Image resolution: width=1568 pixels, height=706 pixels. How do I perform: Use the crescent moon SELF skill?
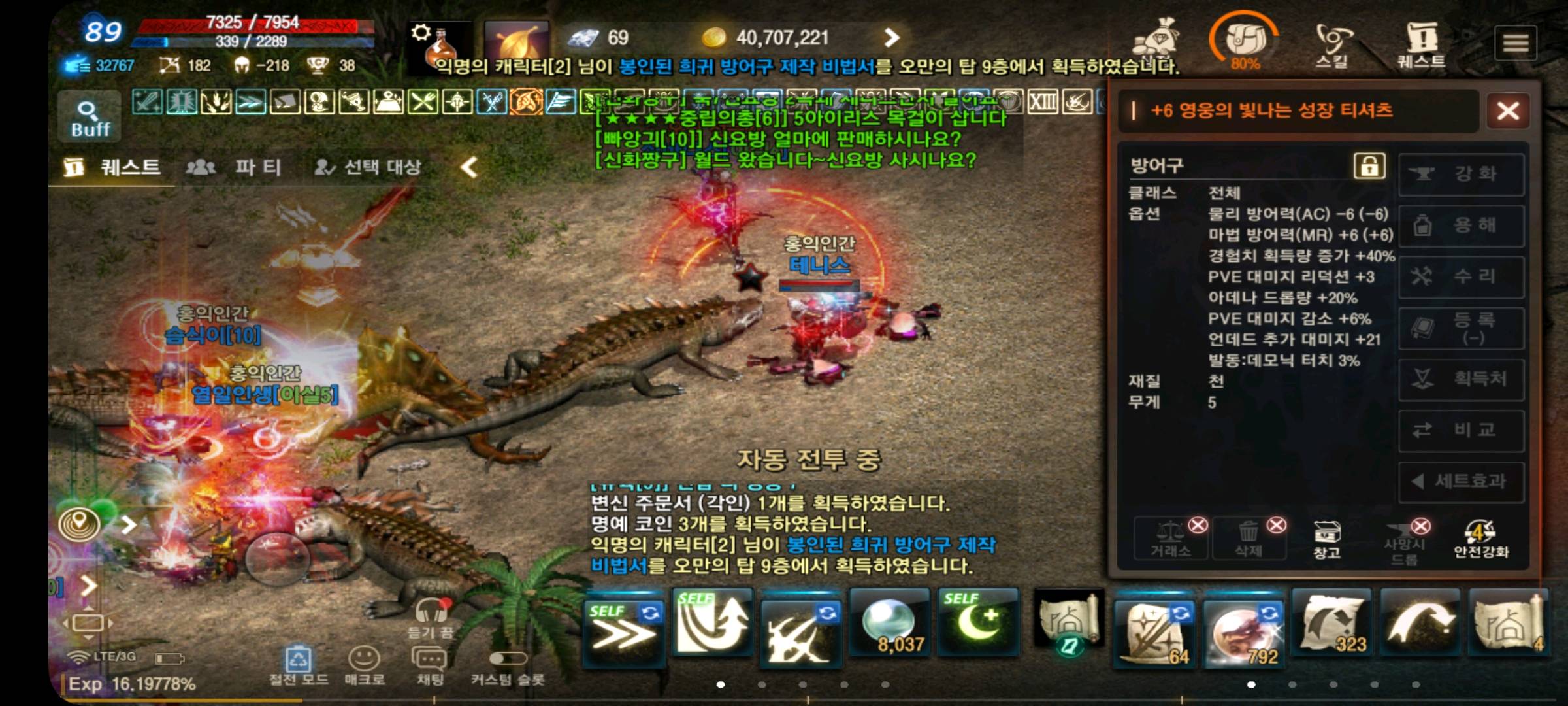(977, 622)
